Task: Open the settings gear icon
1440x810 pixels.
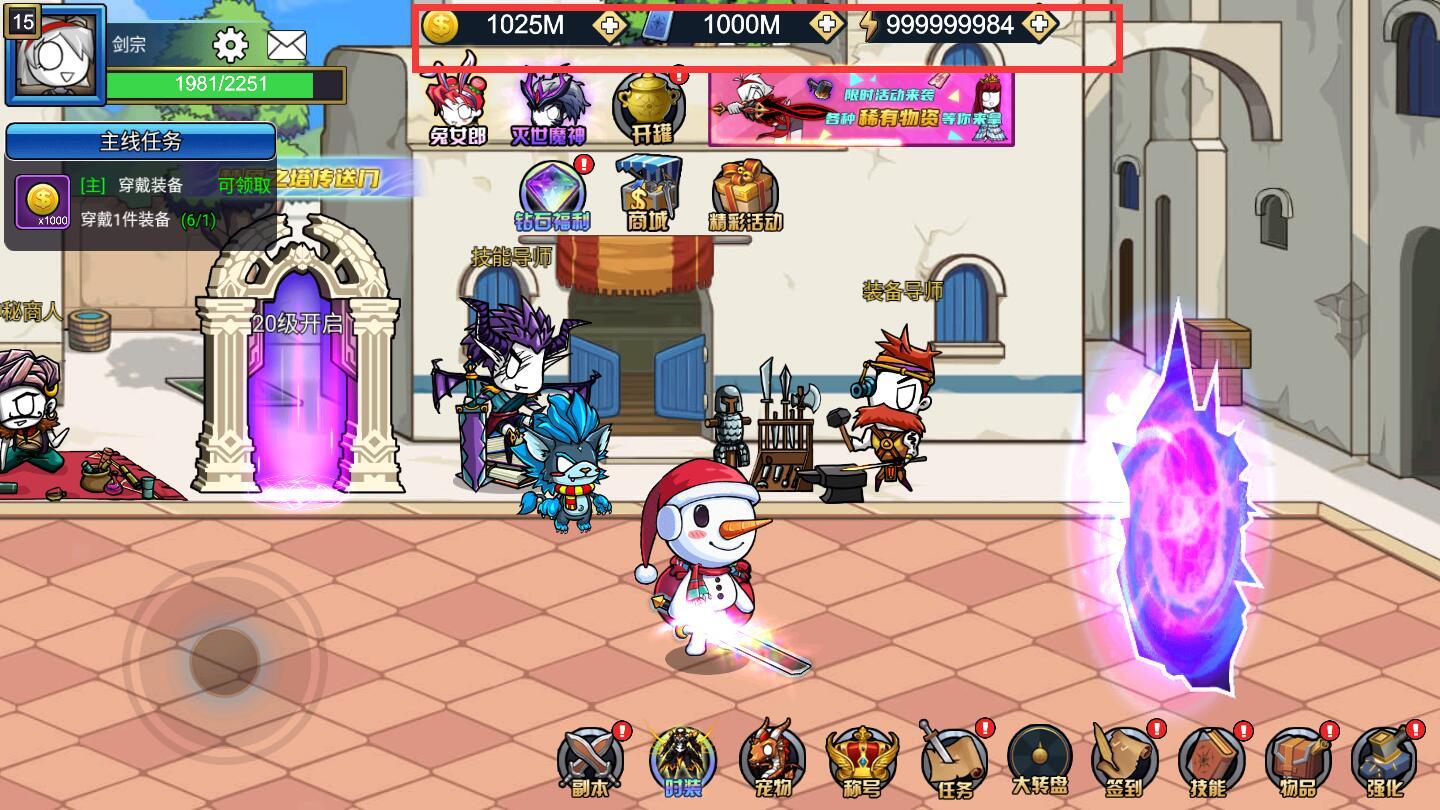Action: [231, 45]
